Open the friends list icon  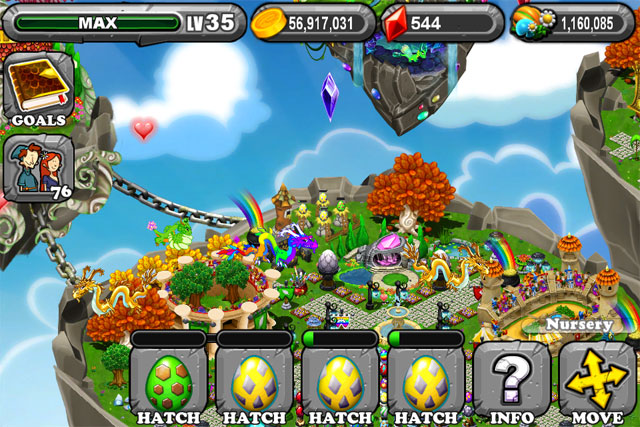[37, 167]
